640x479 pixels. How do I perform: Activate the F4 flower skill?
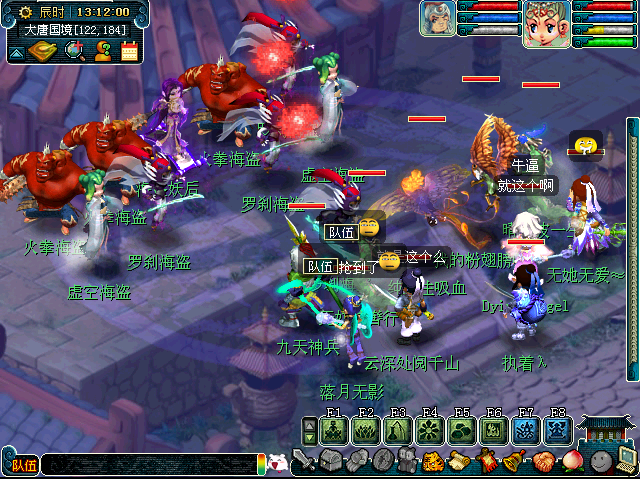tap(431, 430)
